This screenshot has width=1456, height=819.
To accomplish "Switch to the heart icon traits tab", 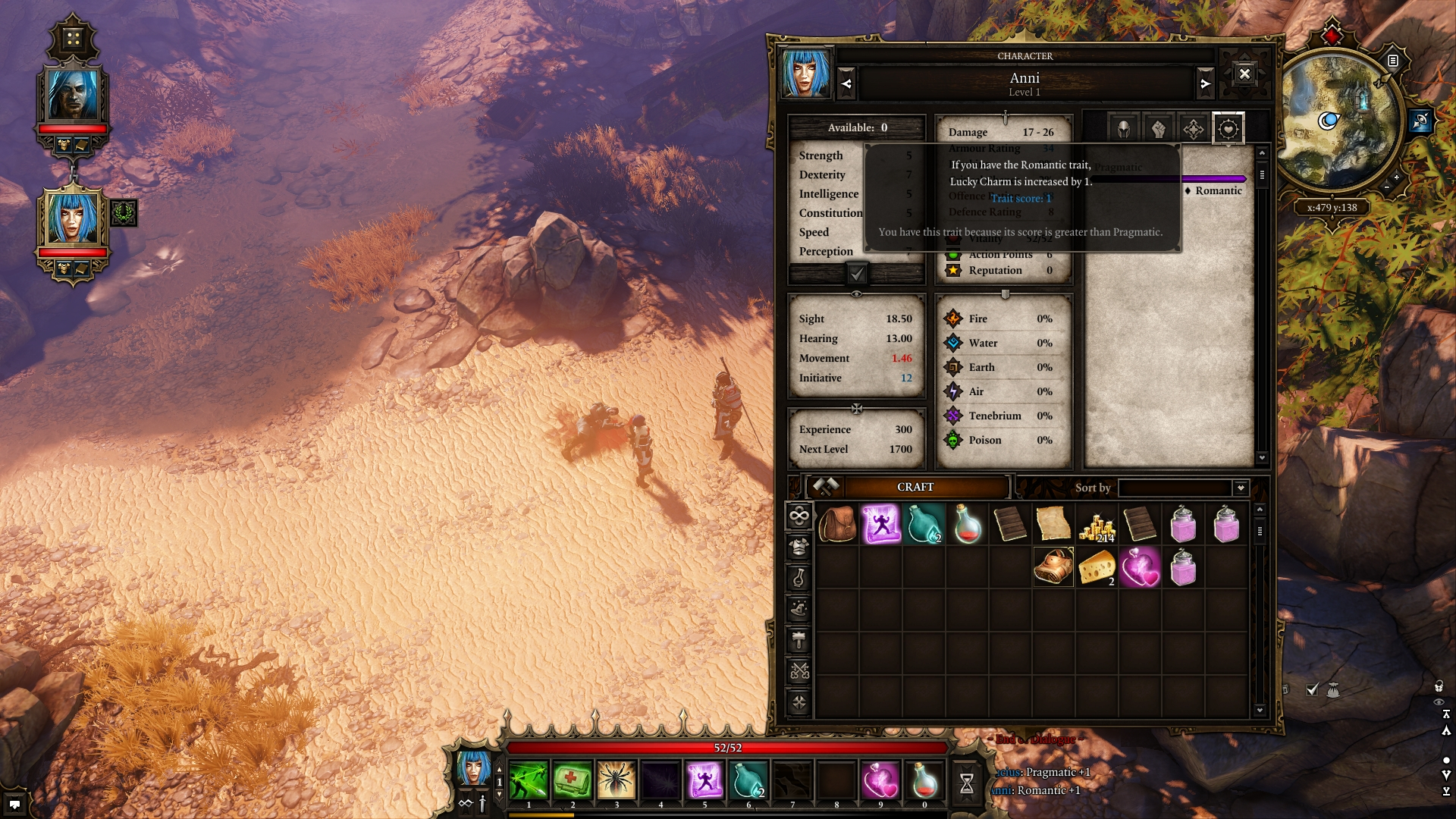I will [x=1227, y=129].
